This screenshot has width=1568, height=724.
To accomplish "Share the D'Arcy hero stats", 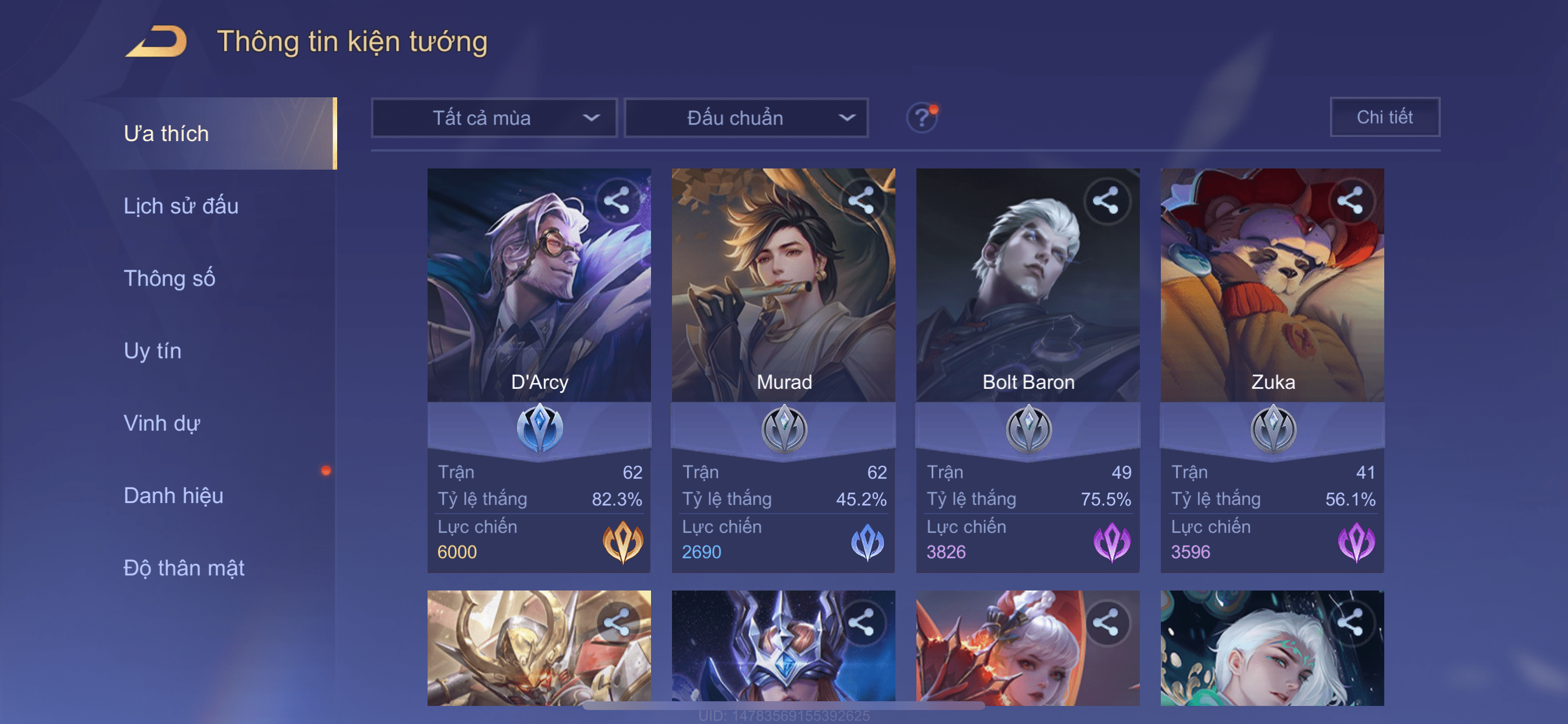I will coord(617,200).
